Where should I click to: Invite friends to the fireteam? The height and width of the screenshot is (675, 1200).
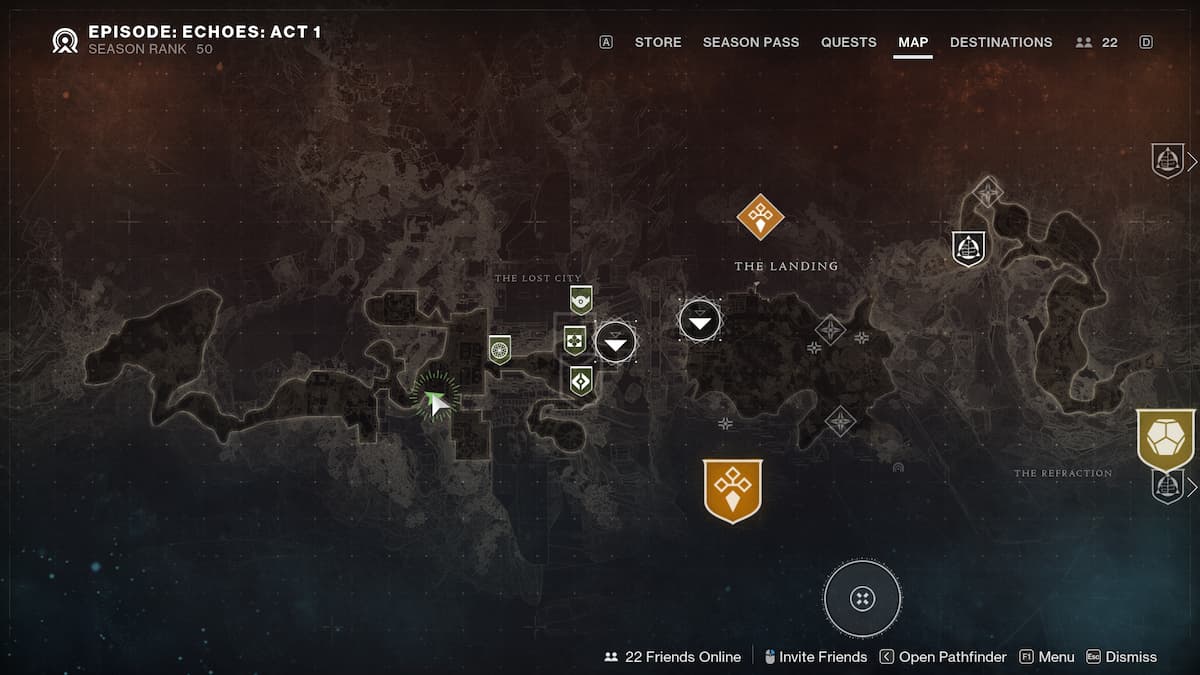(814, 657)
